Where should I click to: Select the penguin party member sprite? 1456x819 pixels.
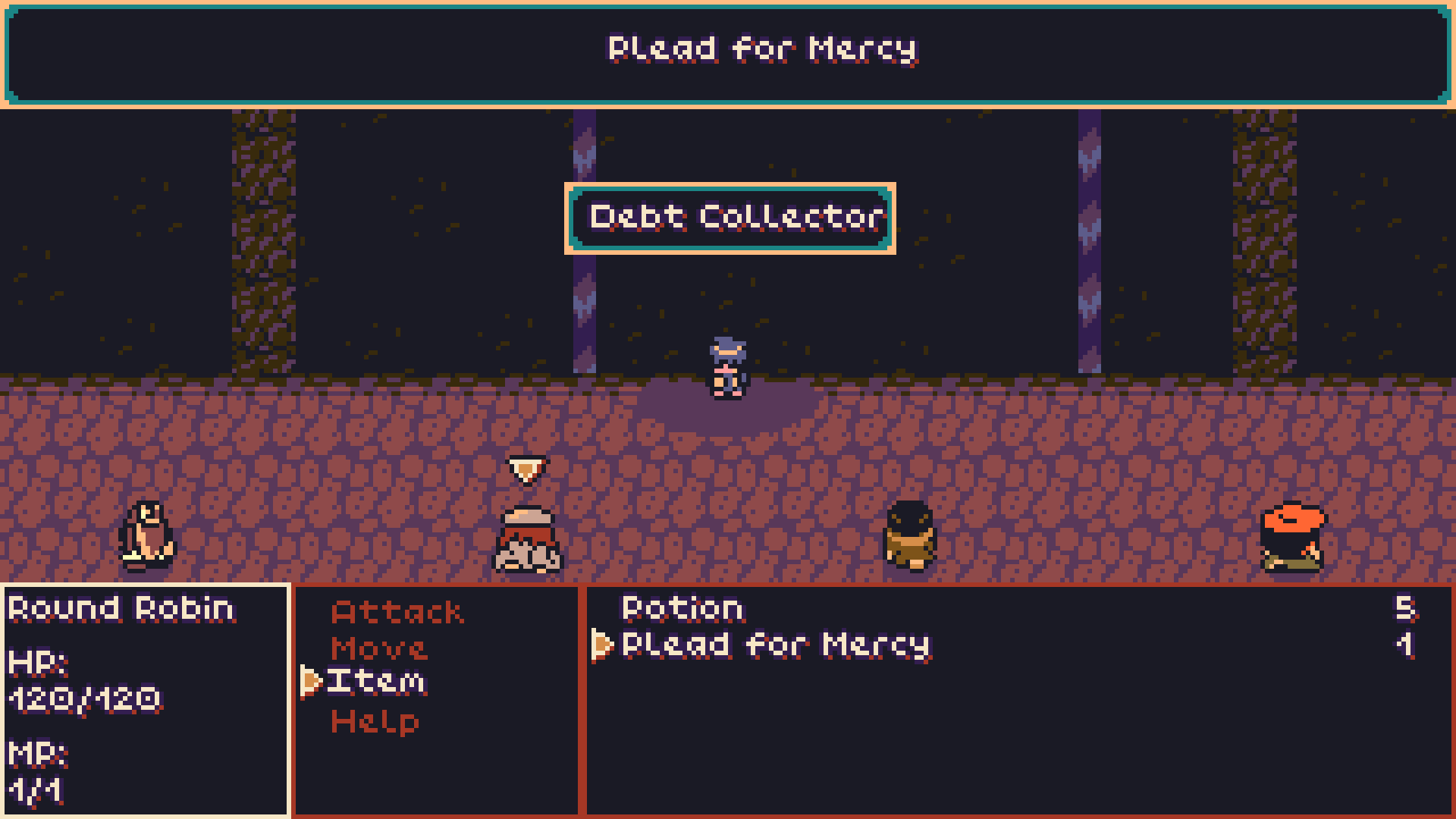coord(148,535)
